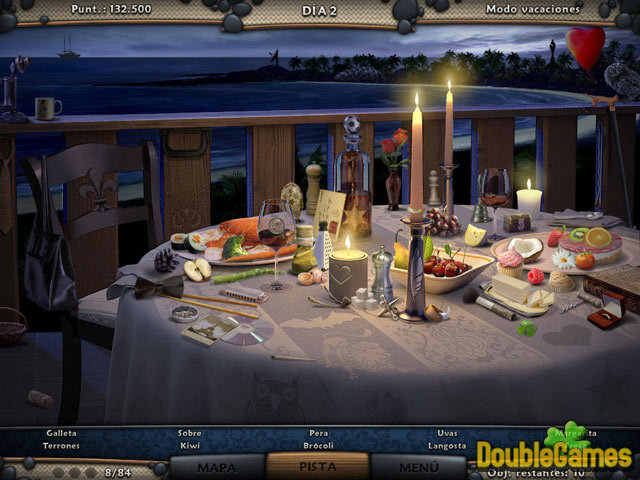Open the MAPA screen
The image size is (640, 480).
pyautogui.click(x=217, y=467)
